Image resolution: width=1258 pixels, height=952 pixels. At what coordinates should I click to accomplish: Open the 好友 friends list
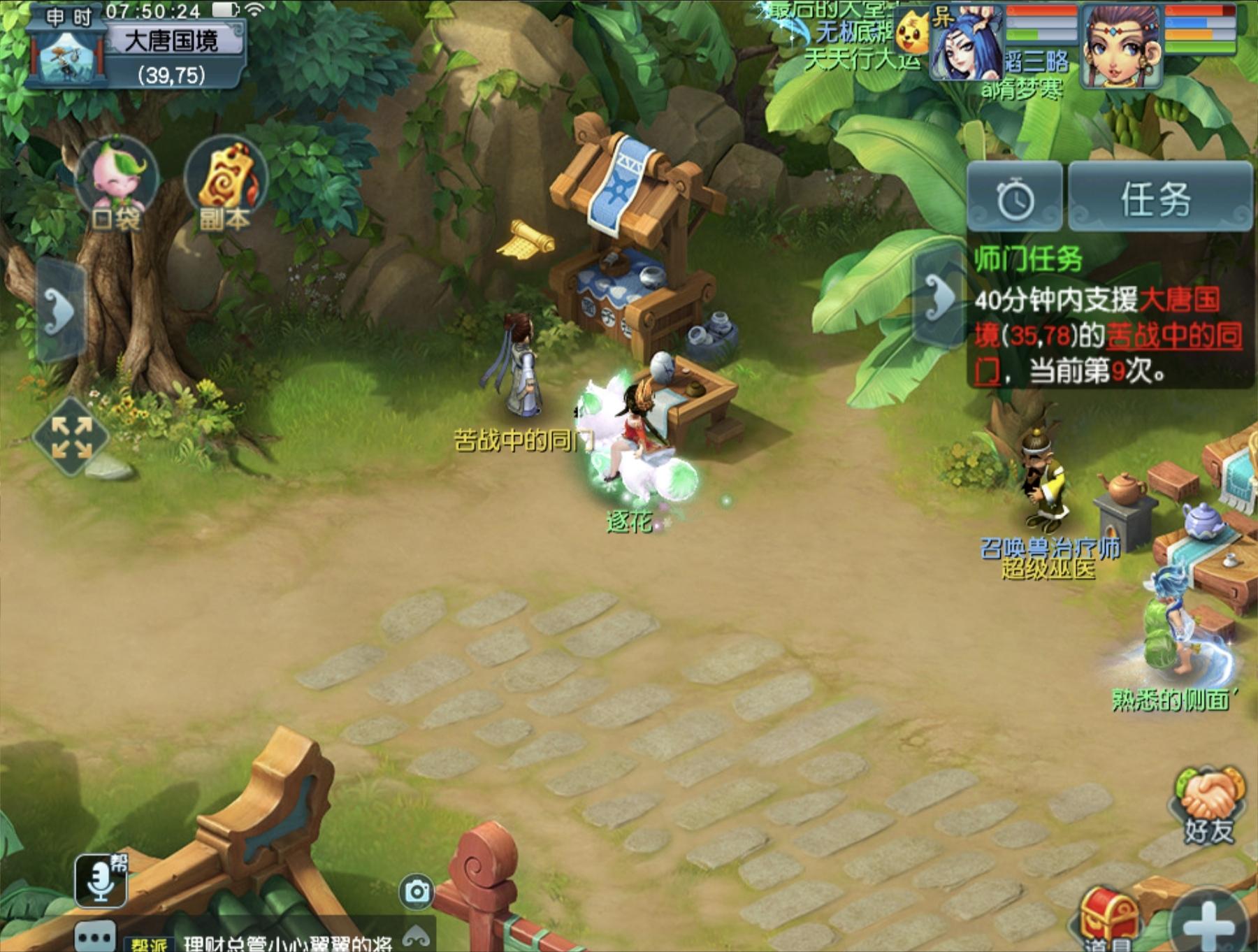(1208, 807)
